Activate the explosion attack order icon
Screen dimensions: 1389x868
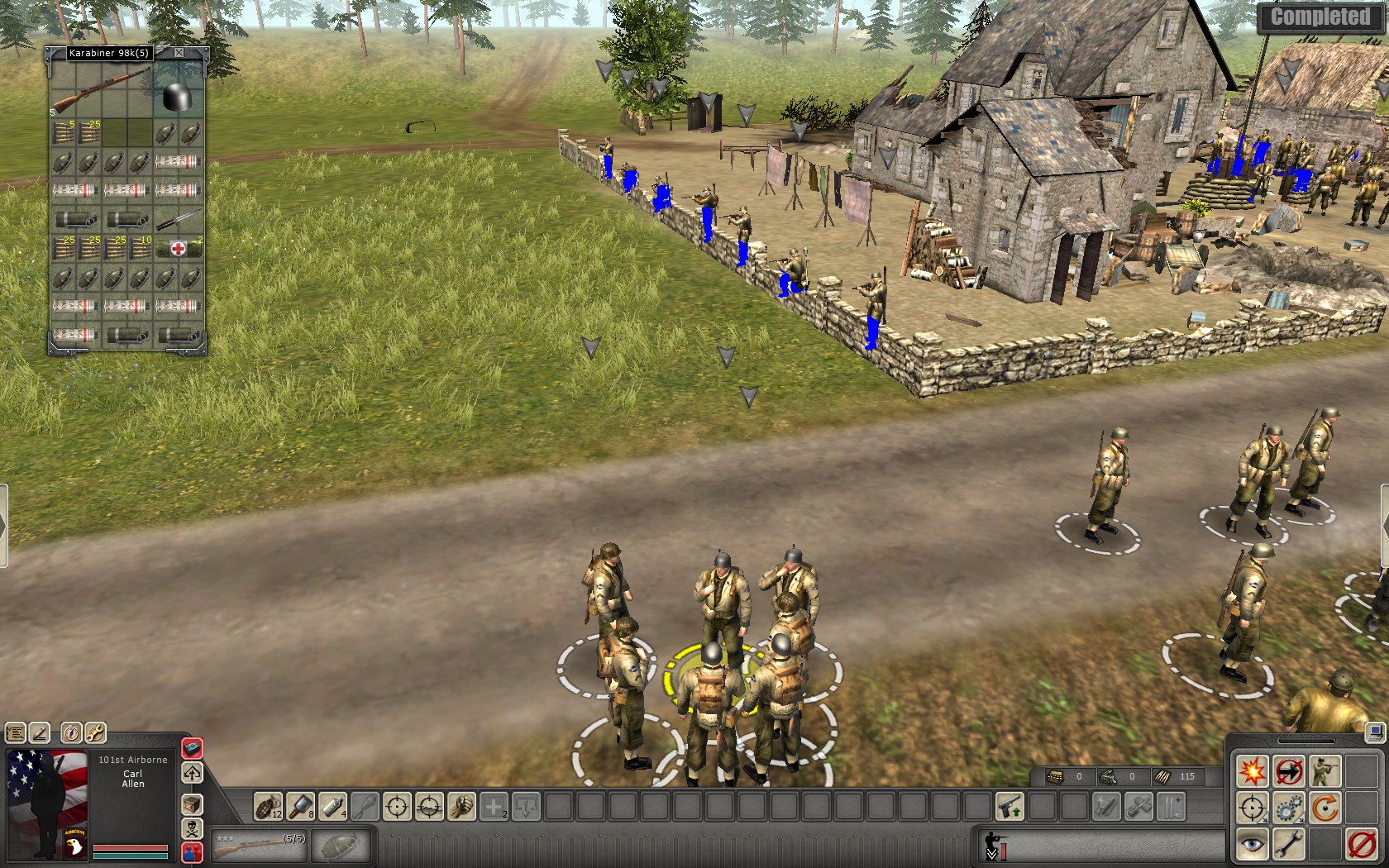[x=1252, y=771]
